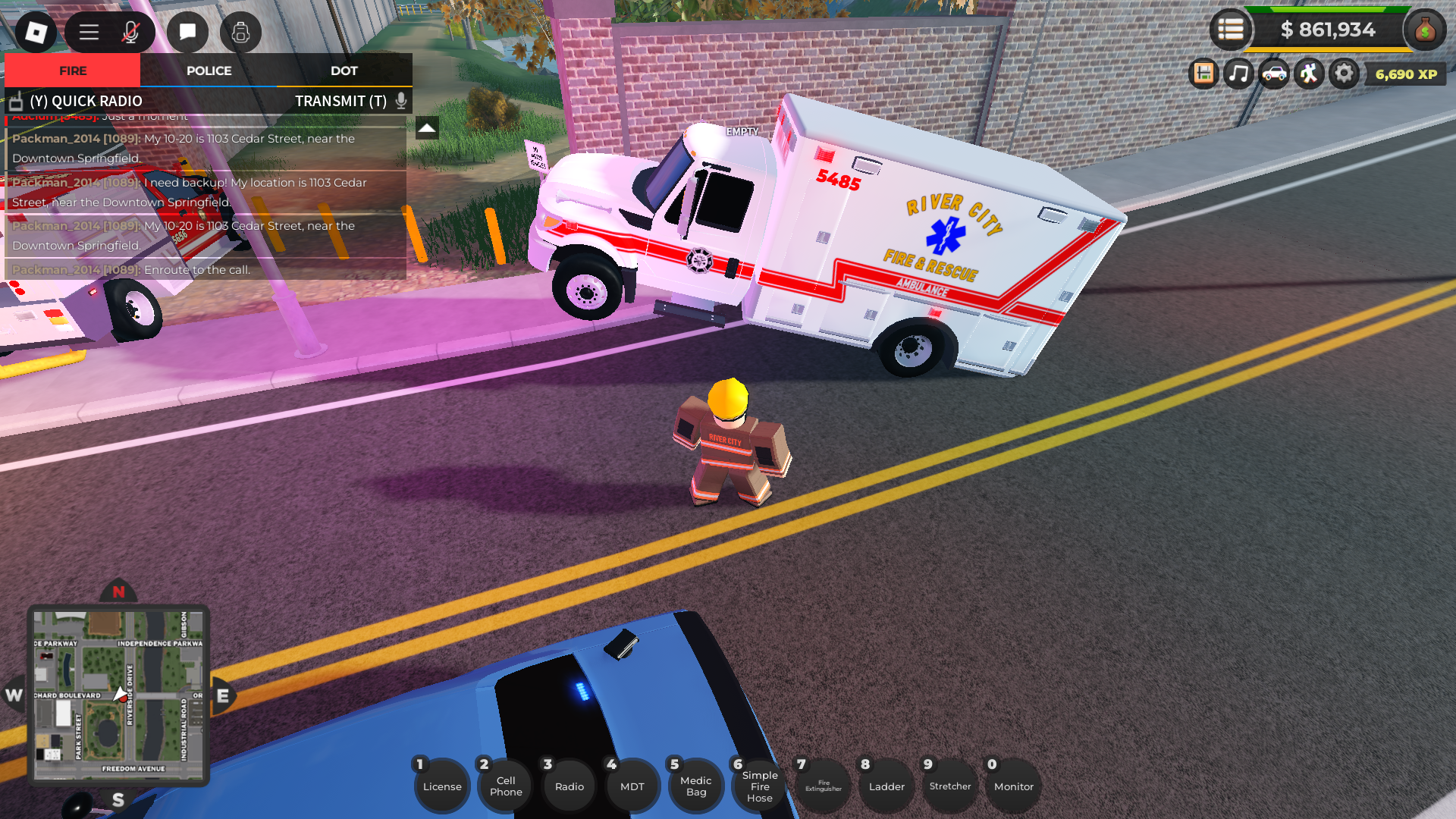The height and width of the screenshot is (819, 1456).
Task: Open the money bag purchase icon
Action: [x=1425, y=30]
